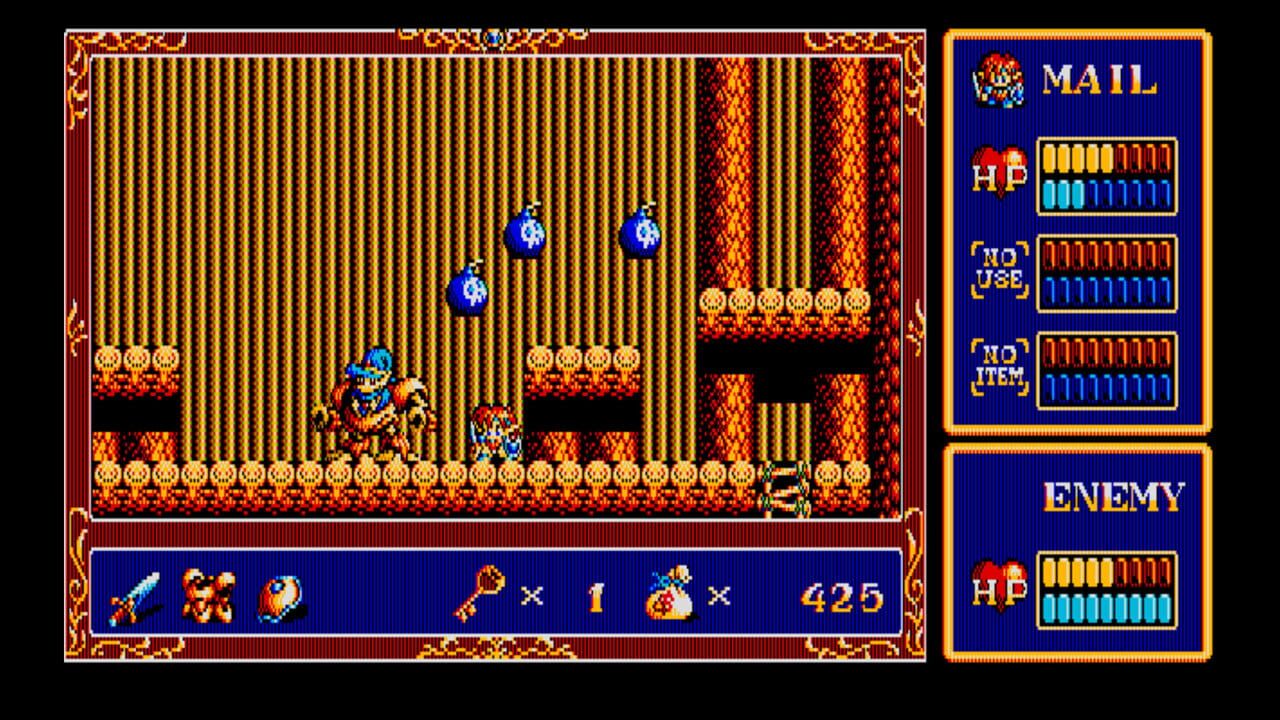
Task: Click Mail's character portrait
Action: 1000,82
